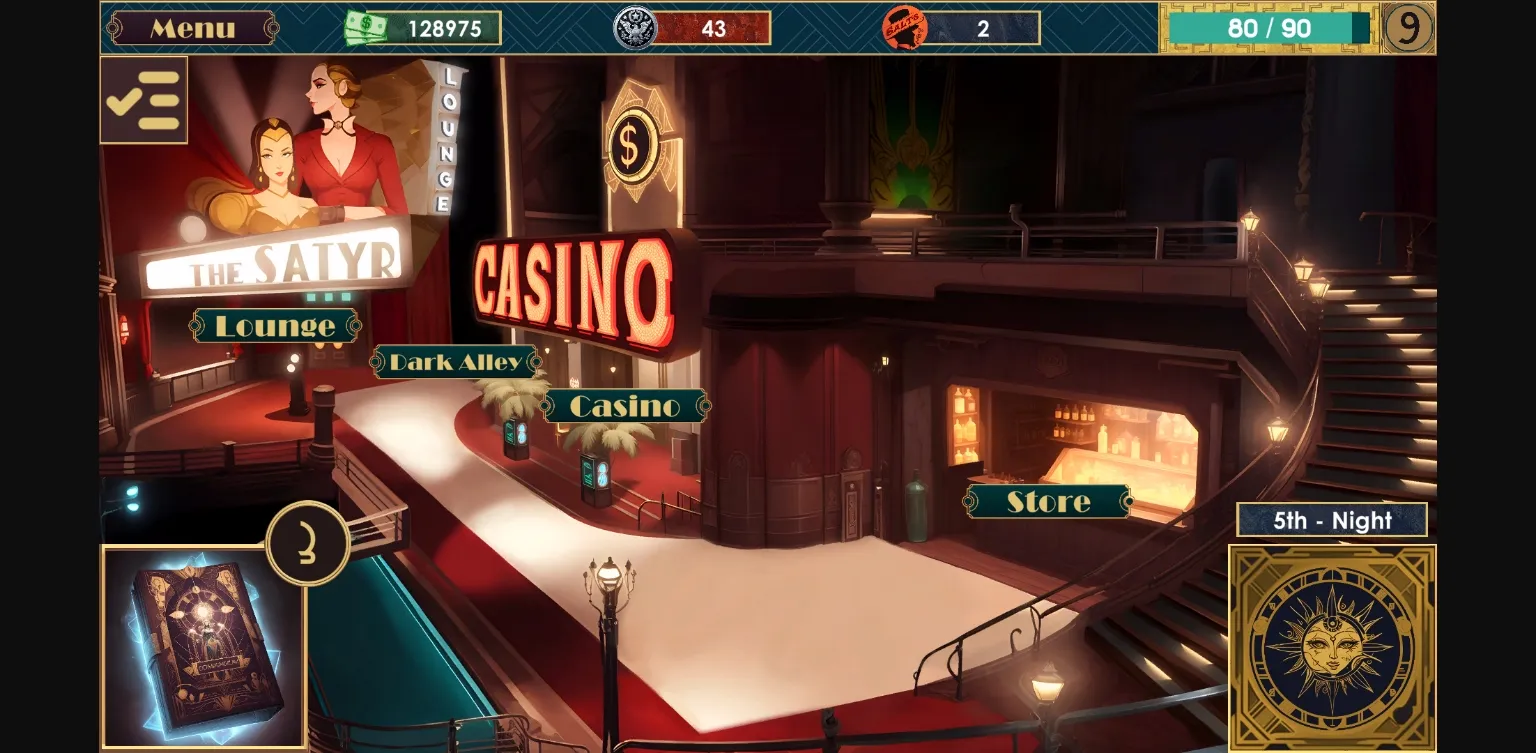Enter the Casino

[624, 405]
